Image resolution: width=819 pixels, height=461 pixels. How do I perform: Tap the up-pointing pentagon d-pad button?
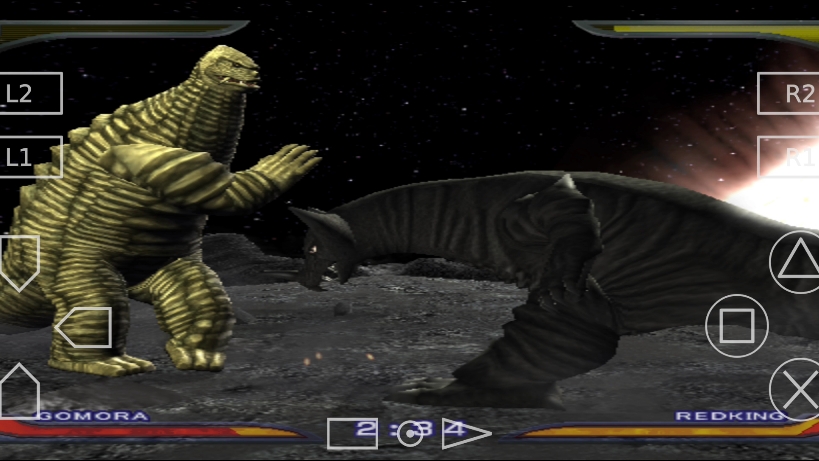[x=19, y=389]
